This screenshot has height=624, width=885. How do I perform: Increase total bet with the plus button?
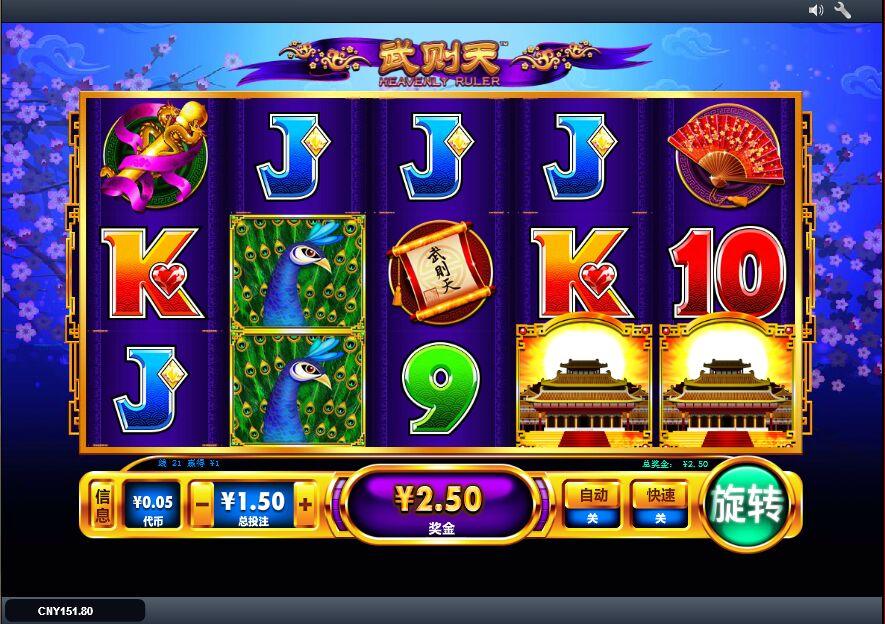click(x=305, y=505)
